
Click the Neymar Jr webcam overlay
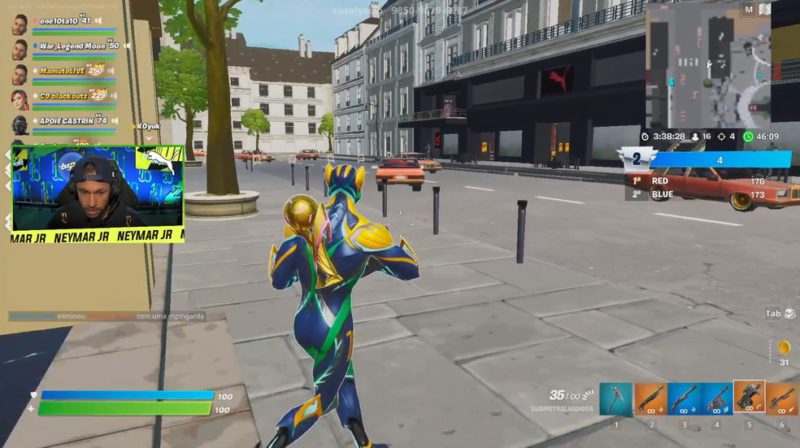98,193
